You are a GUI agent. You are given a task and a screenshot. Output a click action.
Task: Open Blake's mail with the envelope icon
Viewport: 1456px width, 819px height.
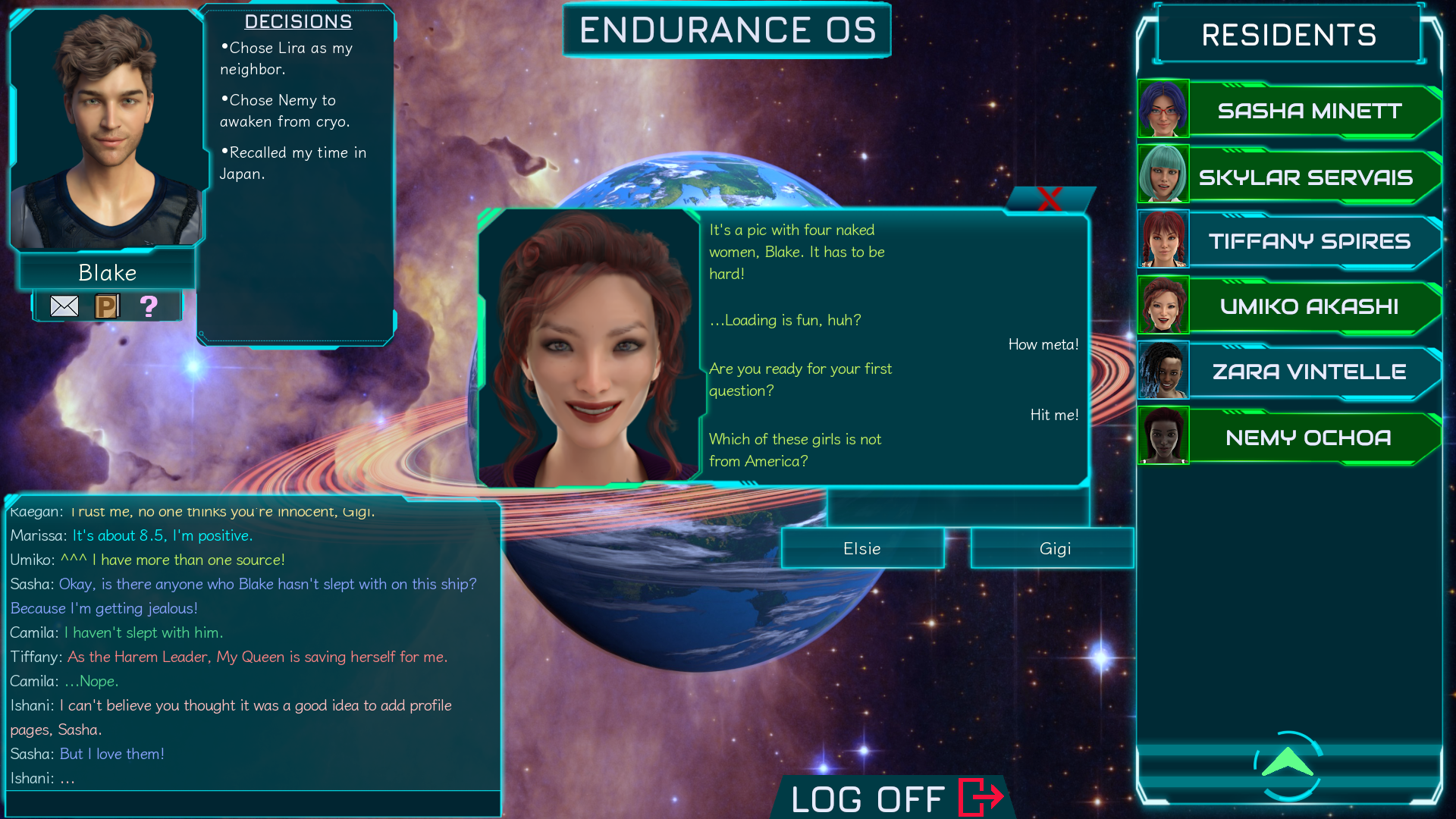click(x=64, y=306)
